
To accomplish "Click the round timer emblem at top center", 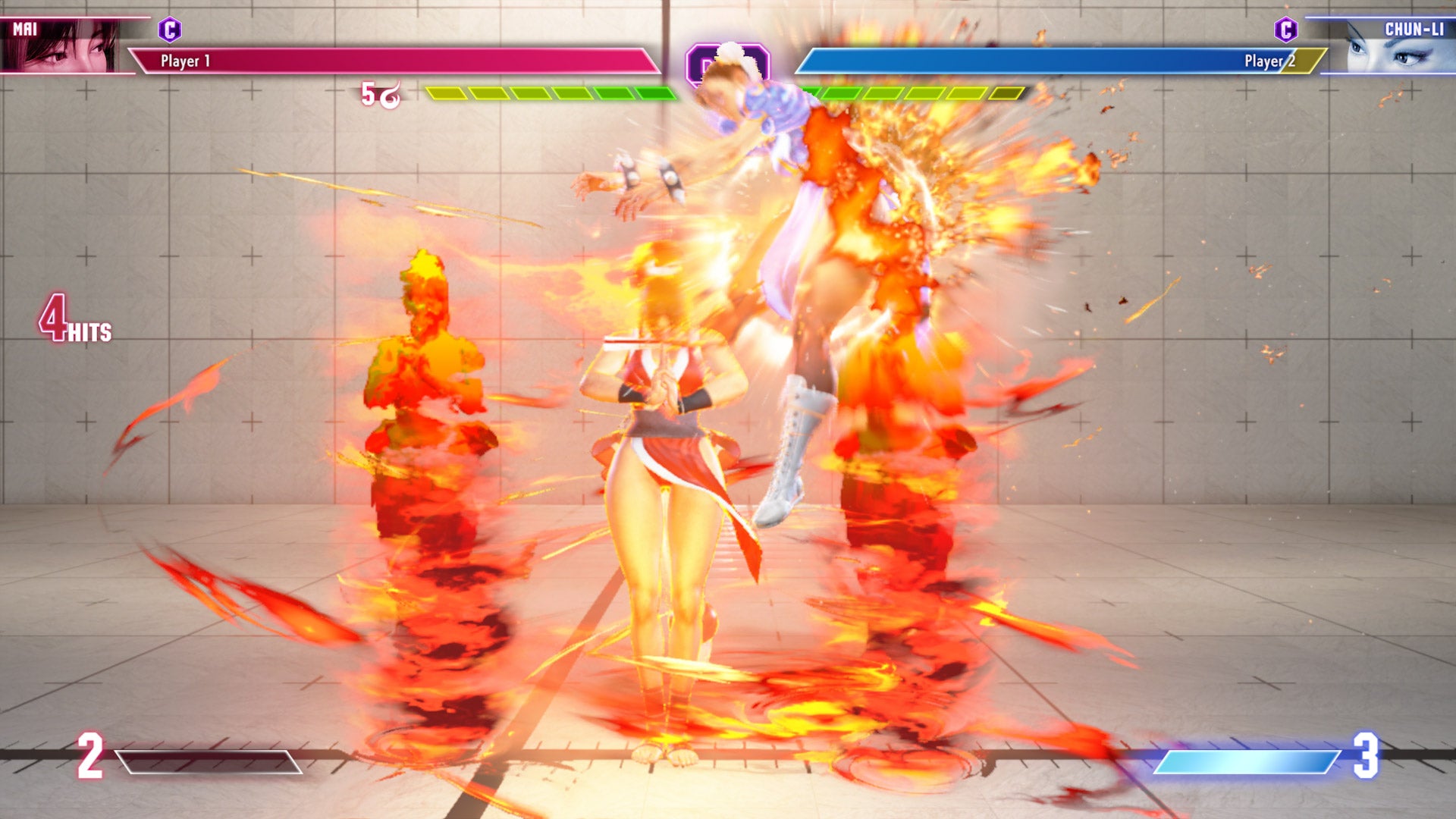I will [x=730, y=64].
